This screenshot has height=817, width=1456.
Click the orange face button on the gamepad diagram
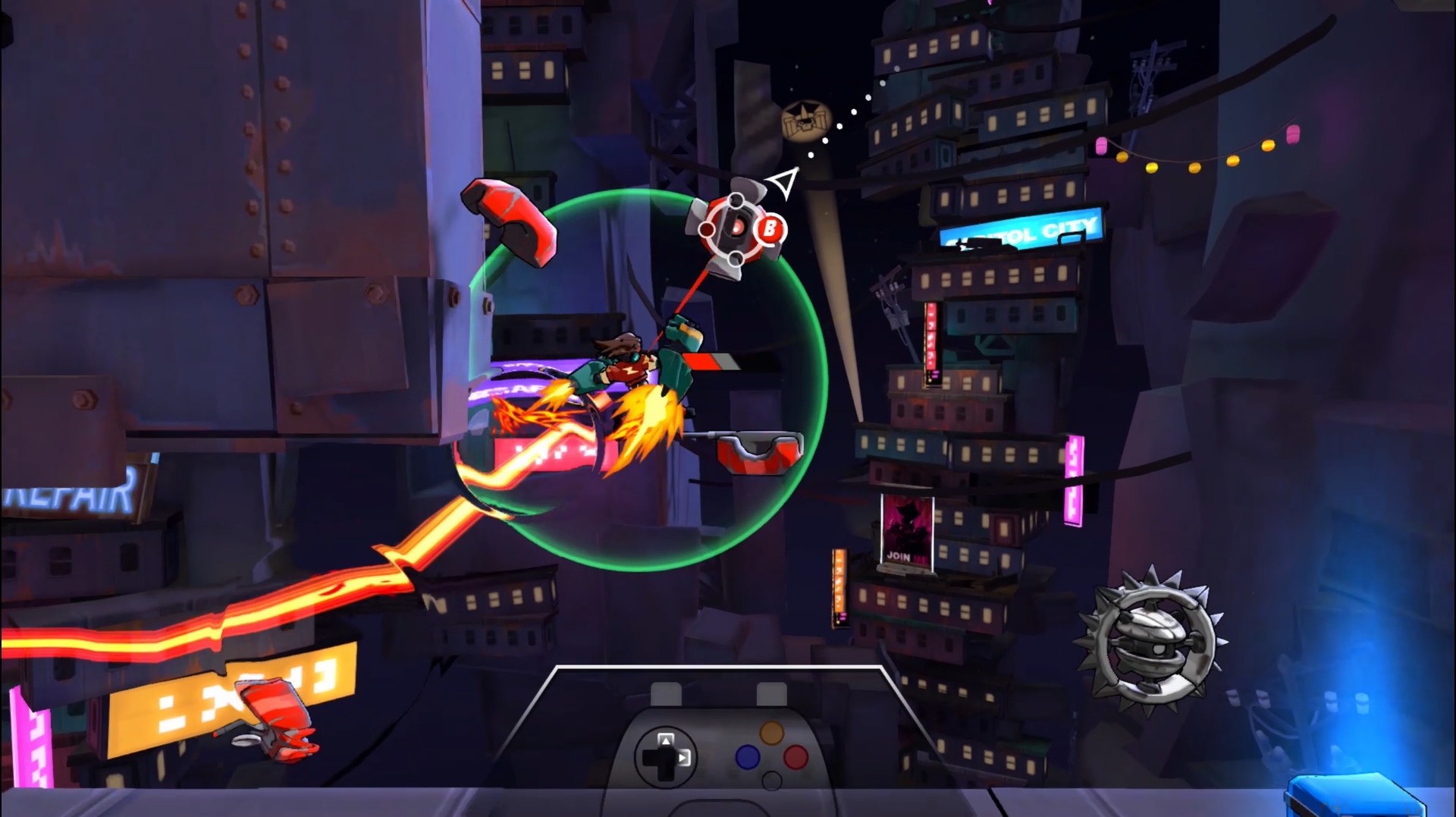(772, 733)
